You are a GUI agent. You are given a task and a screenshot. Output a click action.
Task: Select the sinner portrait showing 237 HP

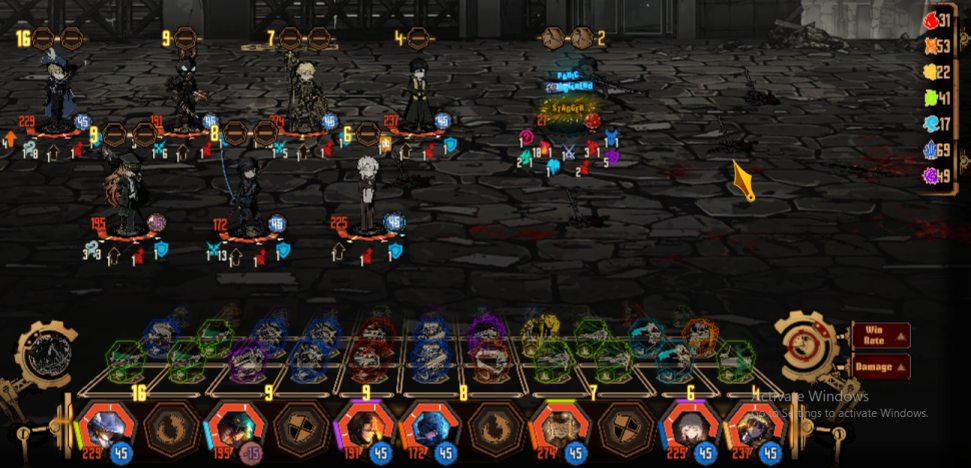pos(751,427)
